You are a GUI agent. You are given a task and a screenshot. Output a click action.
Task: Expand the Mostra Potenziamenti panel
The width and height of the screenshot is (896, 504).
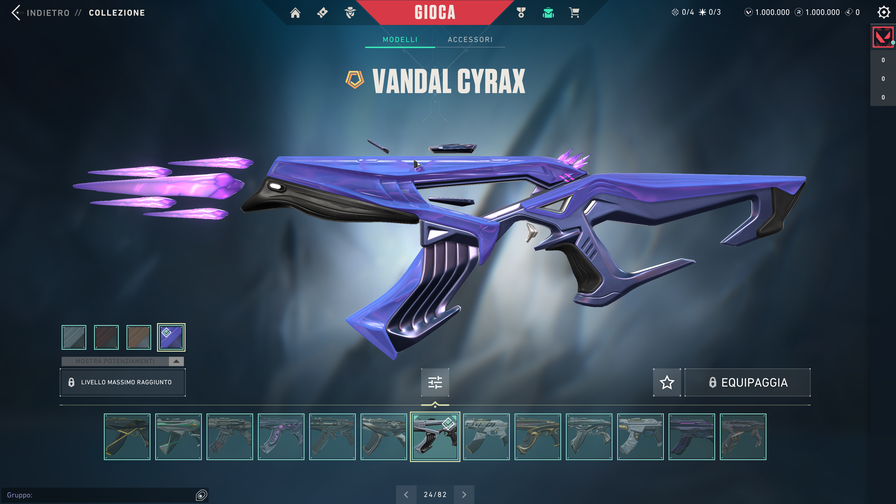pos(122,361)
